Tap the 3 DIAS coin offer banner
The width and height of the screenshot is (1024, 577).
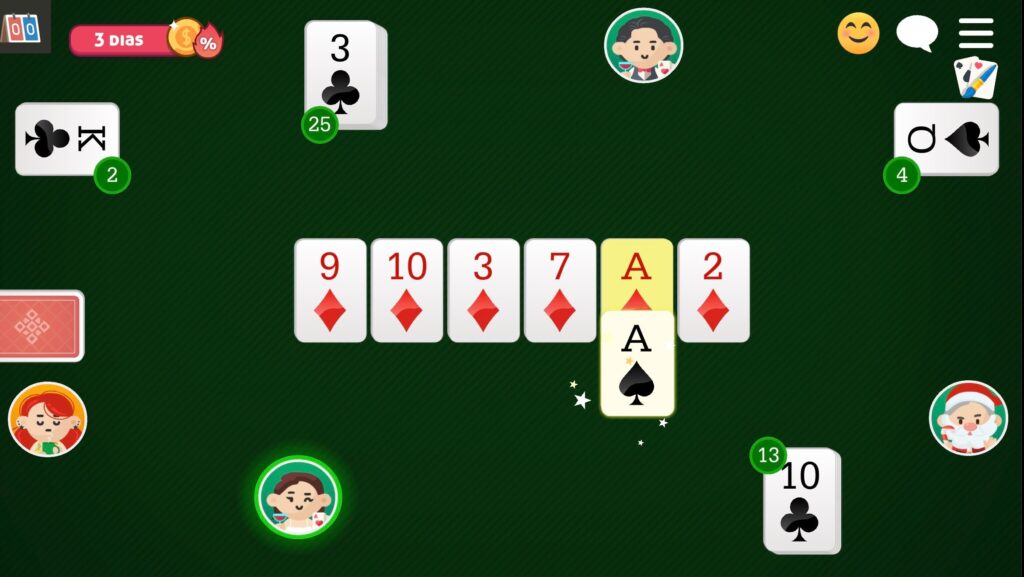[x=145, y=40]
